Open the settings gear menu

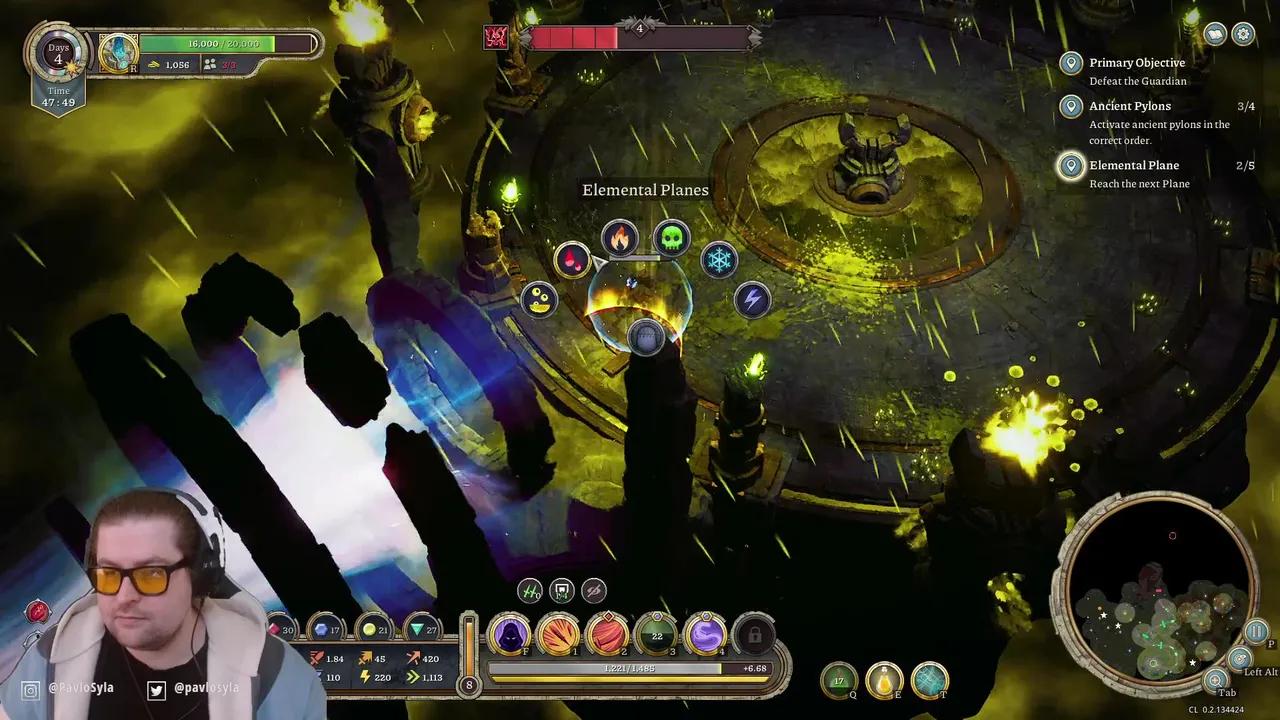pos(1243,35)
